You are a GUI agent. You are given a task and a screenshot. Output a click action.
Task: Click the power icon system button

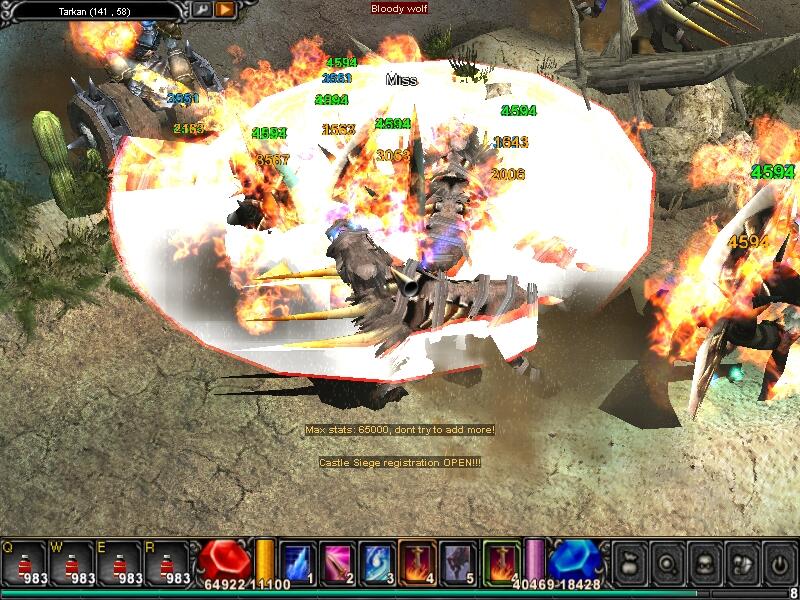coord(777,564)
